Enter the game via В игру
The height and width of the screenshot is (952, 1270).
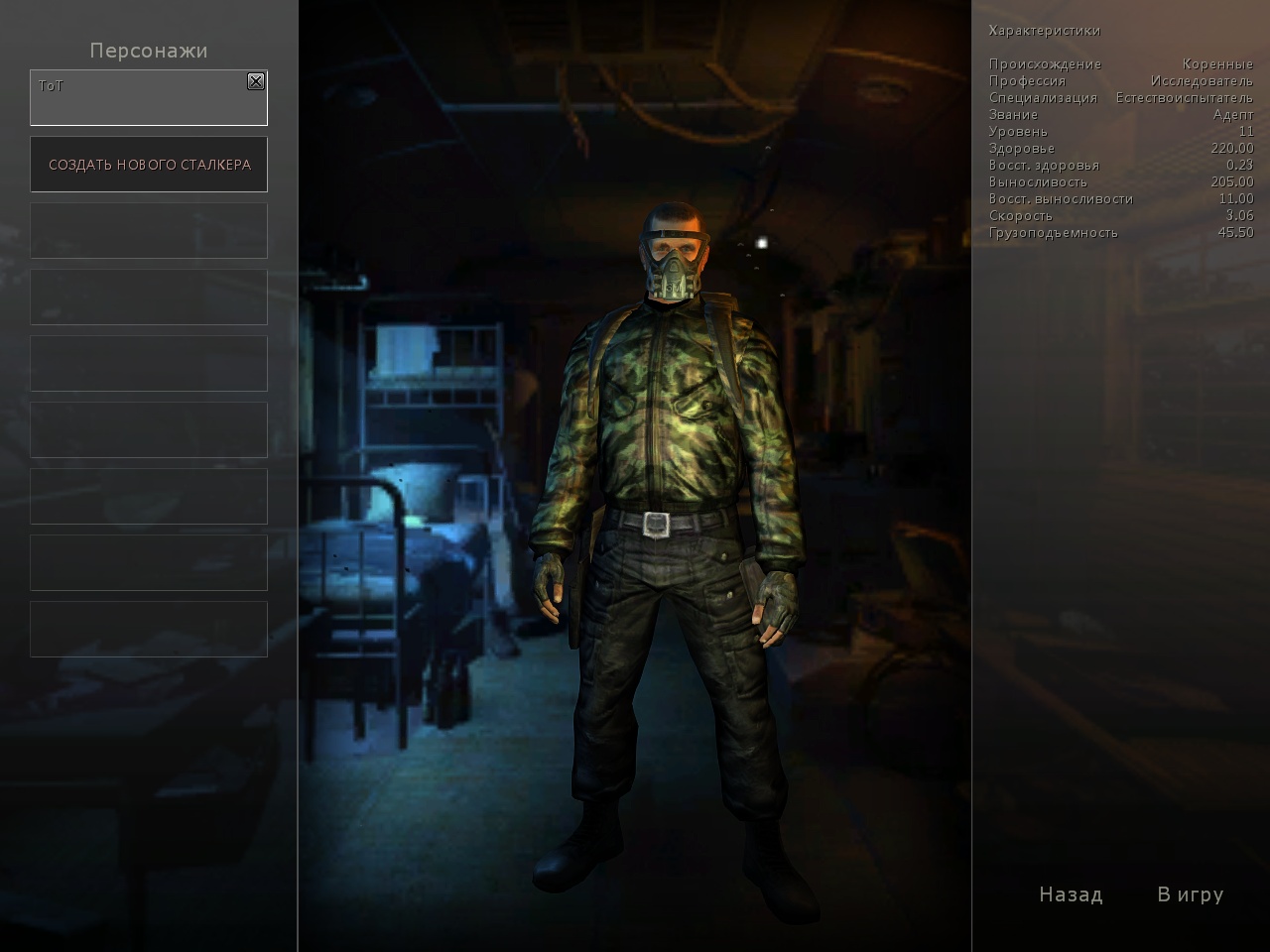[1190, 894]
